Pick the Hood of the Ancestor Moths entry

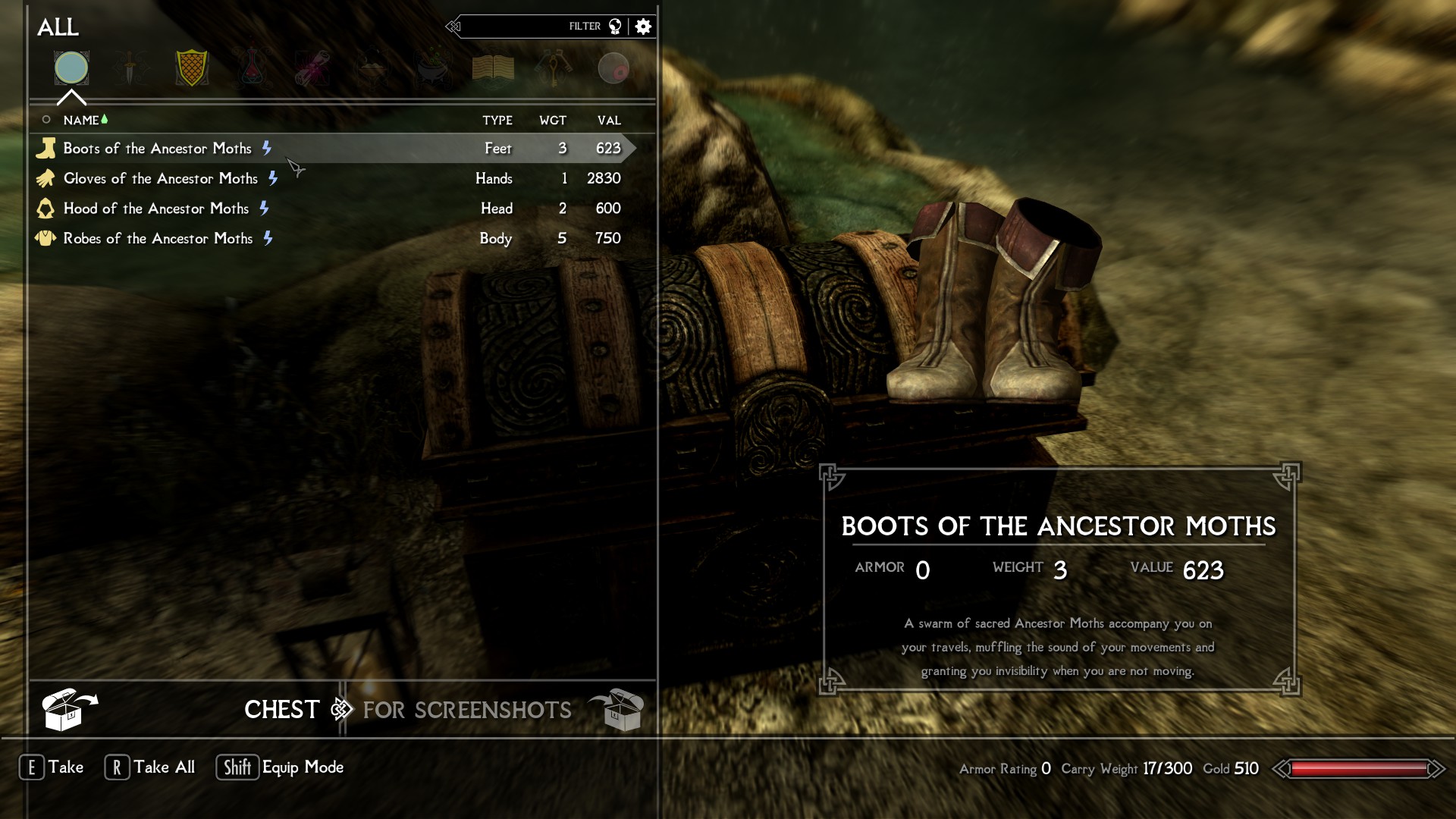pyautogui.click(x=155, y=209)
